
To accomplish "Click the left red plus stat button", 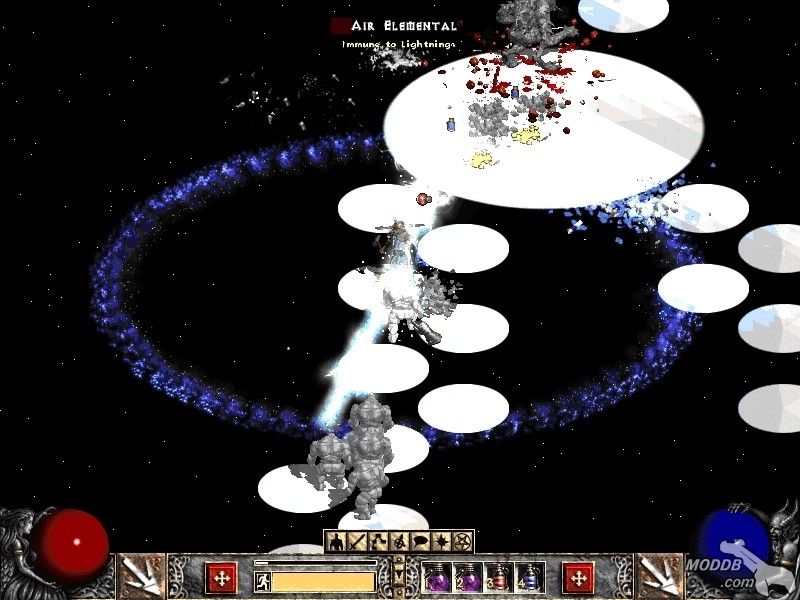I will [x=221, y=578].
